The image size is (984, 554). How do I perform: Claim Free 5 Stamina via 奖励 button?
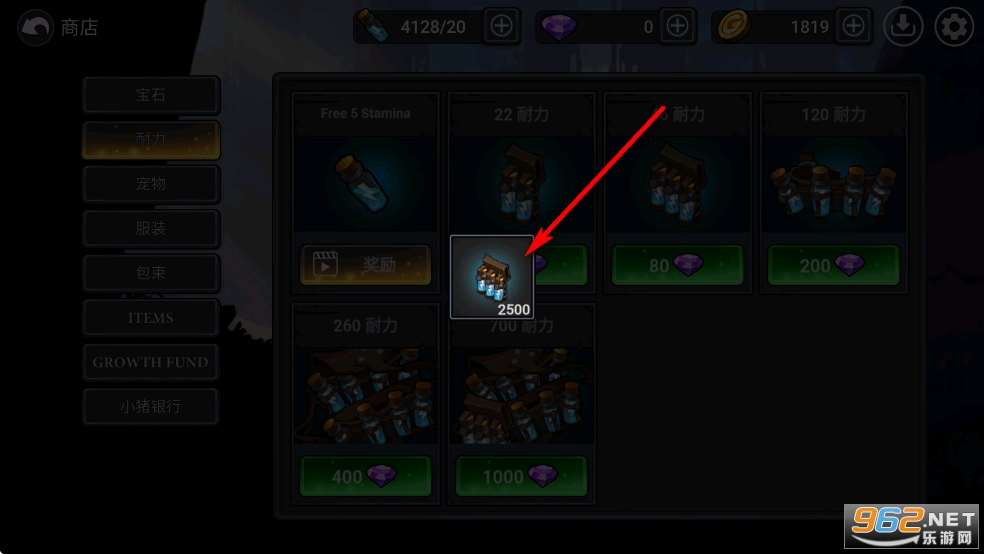pyautogui.click(x=365, y=265)
